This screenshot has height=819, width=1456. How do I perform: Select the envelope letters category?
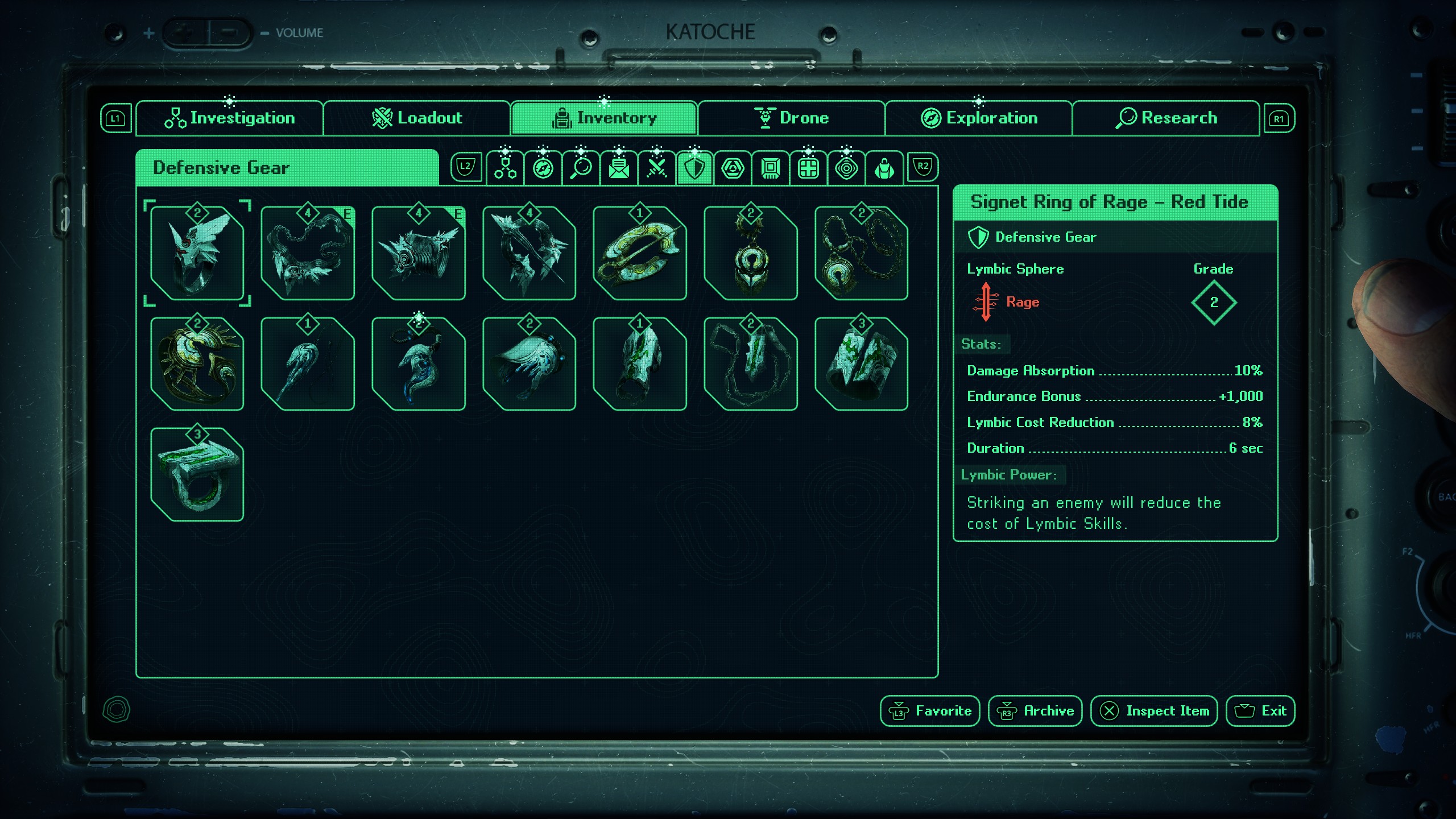tap(619, 168)
